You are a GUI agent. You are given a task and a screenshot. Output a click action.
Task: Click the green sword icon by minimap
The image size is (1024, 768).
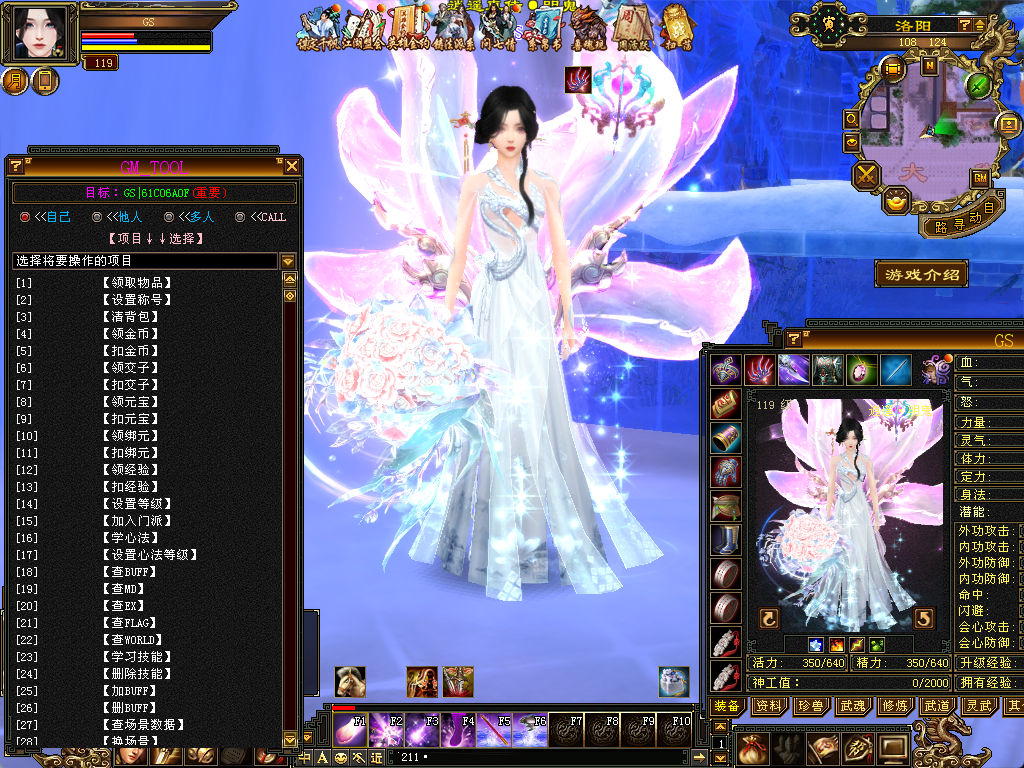[x=978, y=85]
